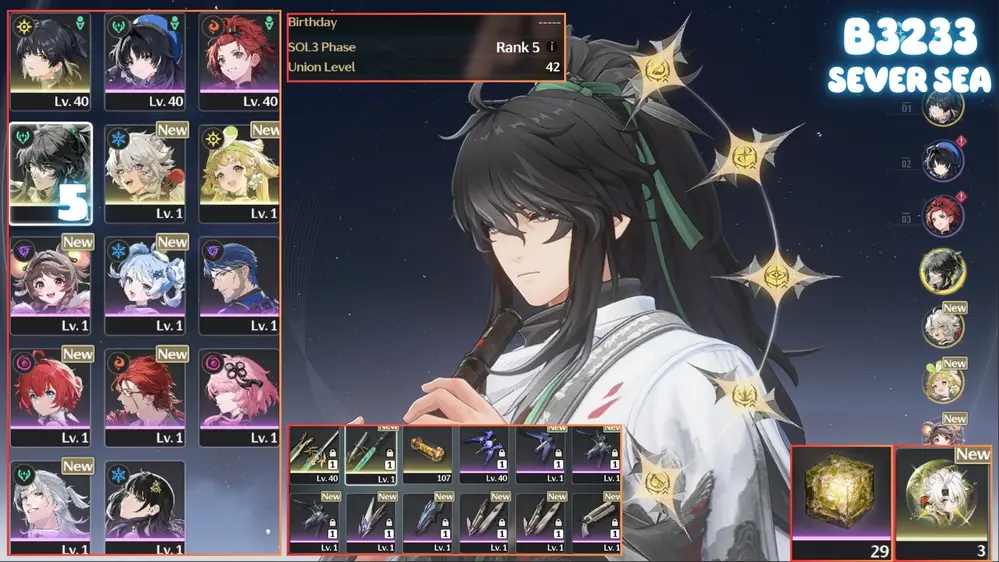999x562 pixels.
Task: Select the golden tube item with 107 count
Action: coord(429,456)
